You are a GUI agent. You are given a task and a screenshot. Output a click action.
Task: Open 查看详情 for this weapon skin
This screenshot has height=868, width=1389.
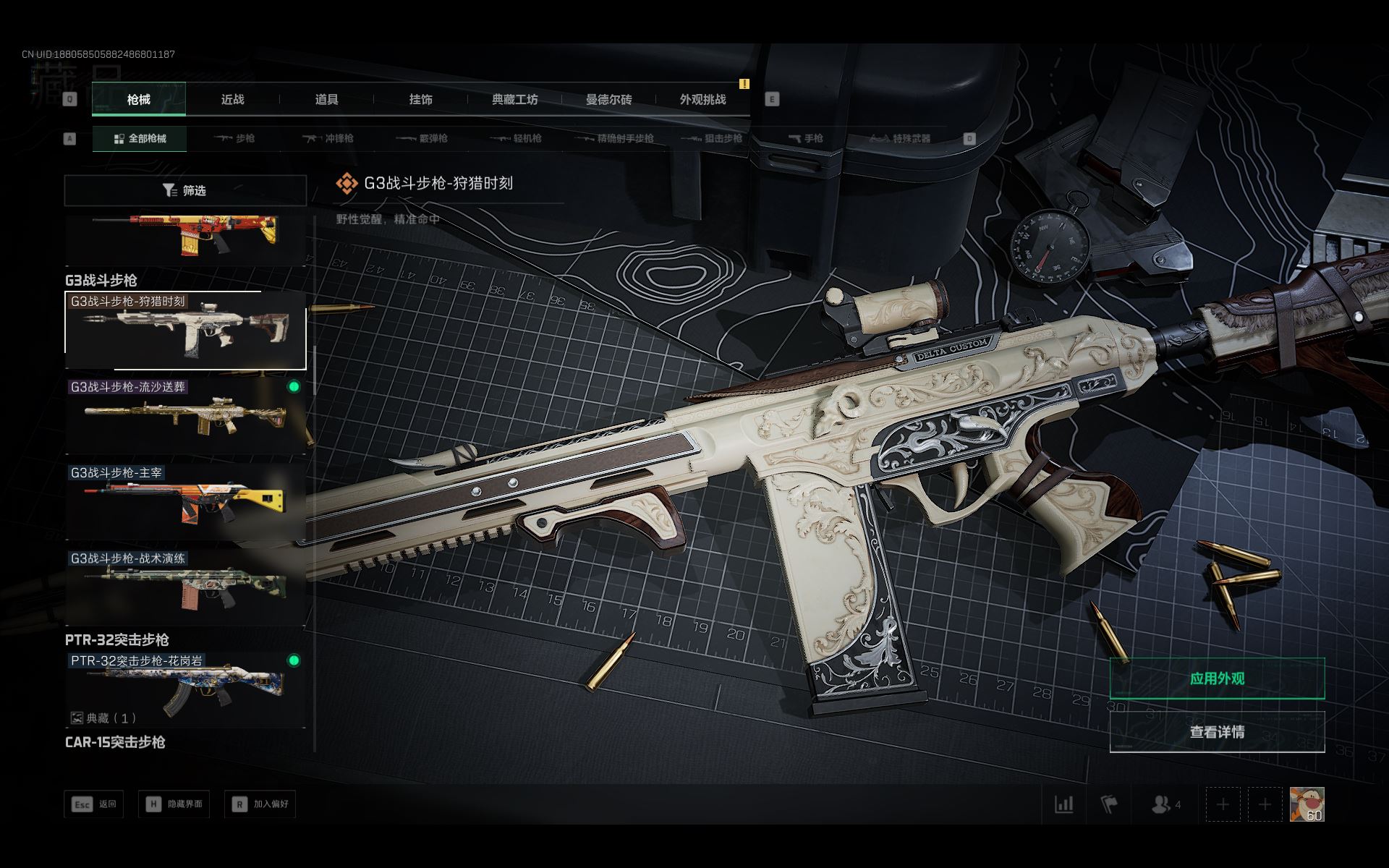coord(1217,732)
